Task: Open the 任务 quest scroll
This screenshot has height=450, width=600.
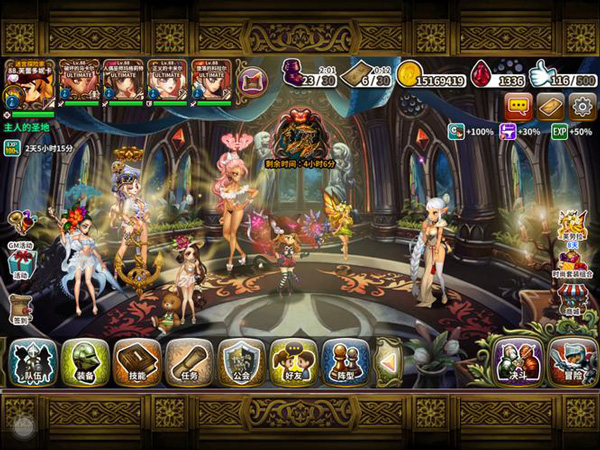Action: click(x=188, y=361)
